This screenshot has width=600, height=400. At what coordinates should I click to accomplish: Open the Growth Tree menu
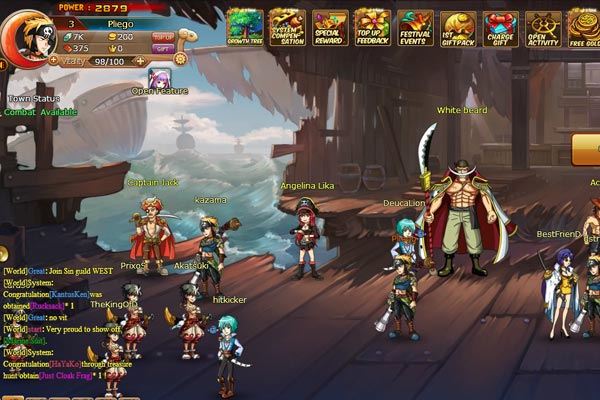[x=245, y=27]
